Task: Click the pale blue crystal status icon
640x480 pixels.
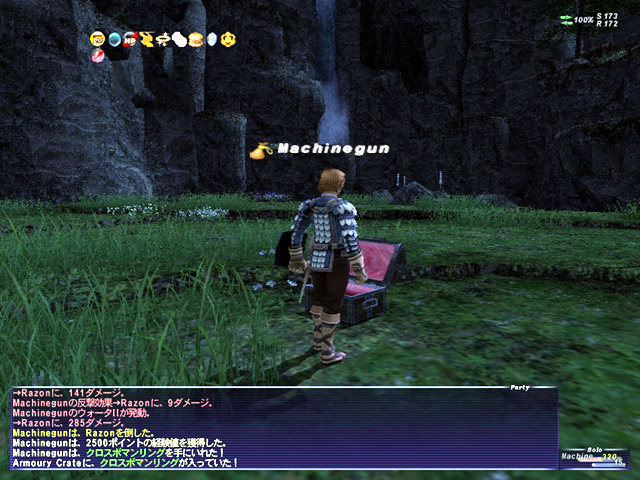Action: pyautogui.click(x=211, y=39)
